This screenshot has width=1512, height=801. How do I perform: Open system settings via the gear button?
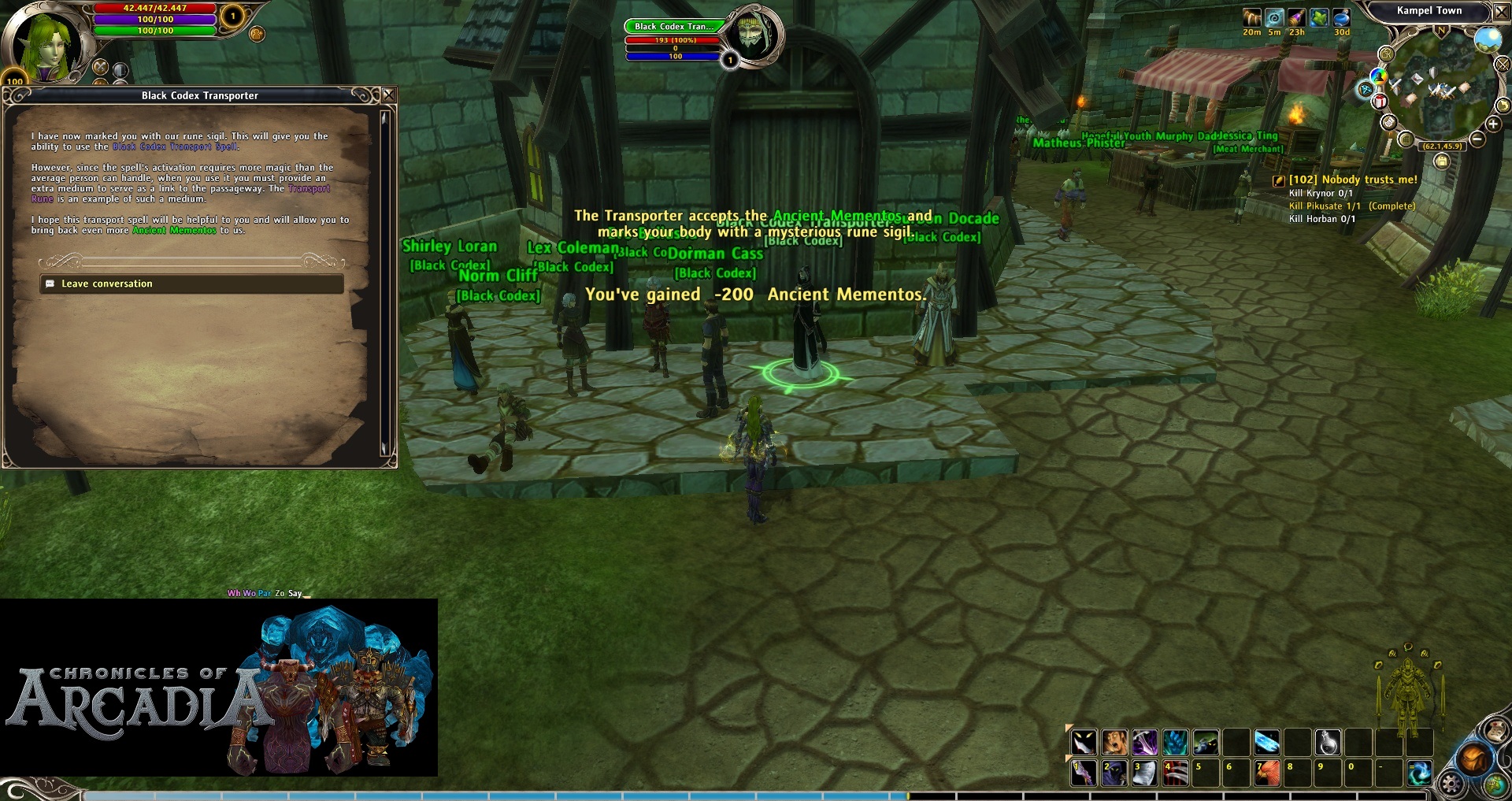tap(1451, 784)
